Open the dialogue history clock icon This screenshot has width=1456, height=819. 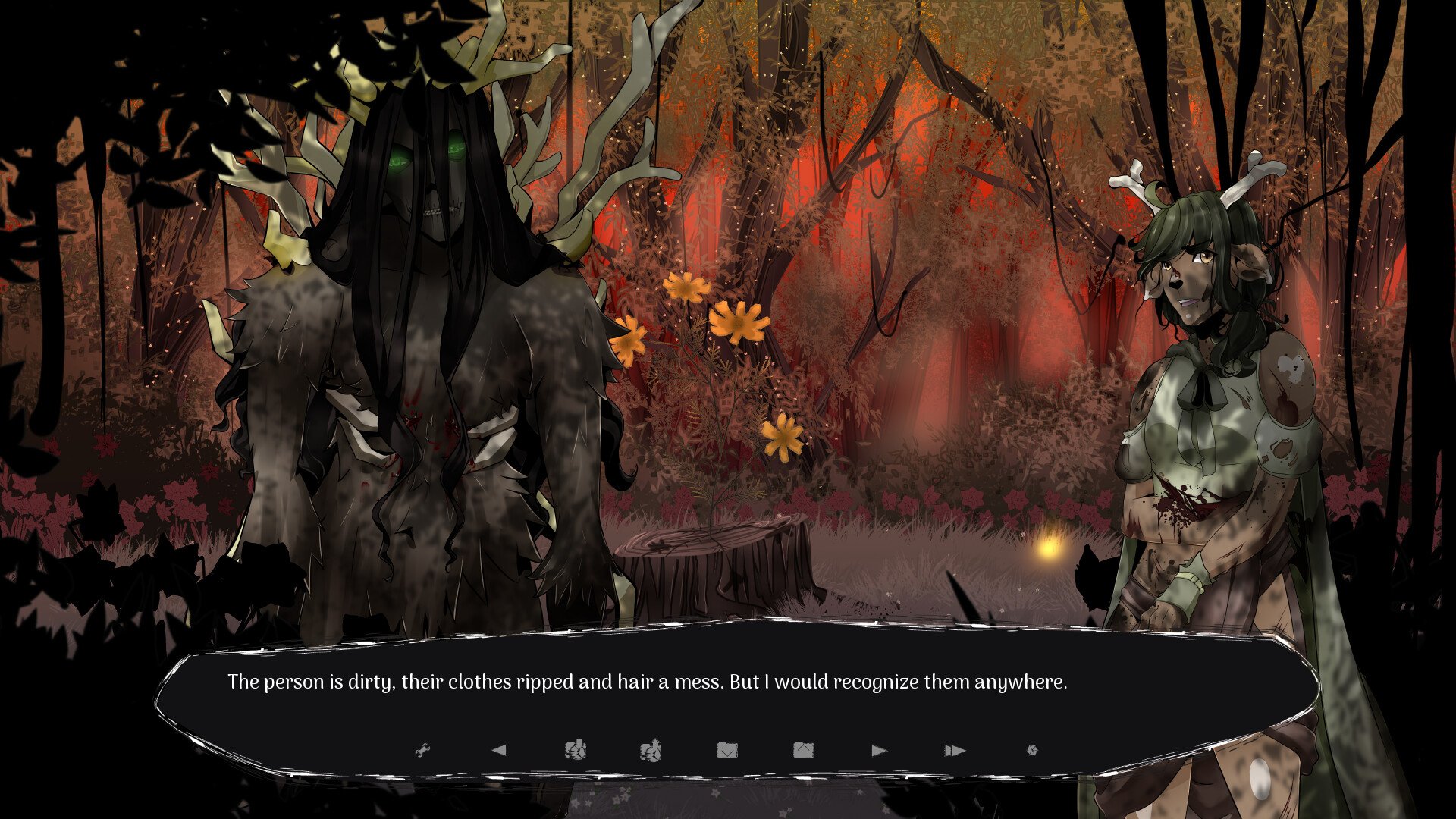pyautogui.click(x=576, y=749)
